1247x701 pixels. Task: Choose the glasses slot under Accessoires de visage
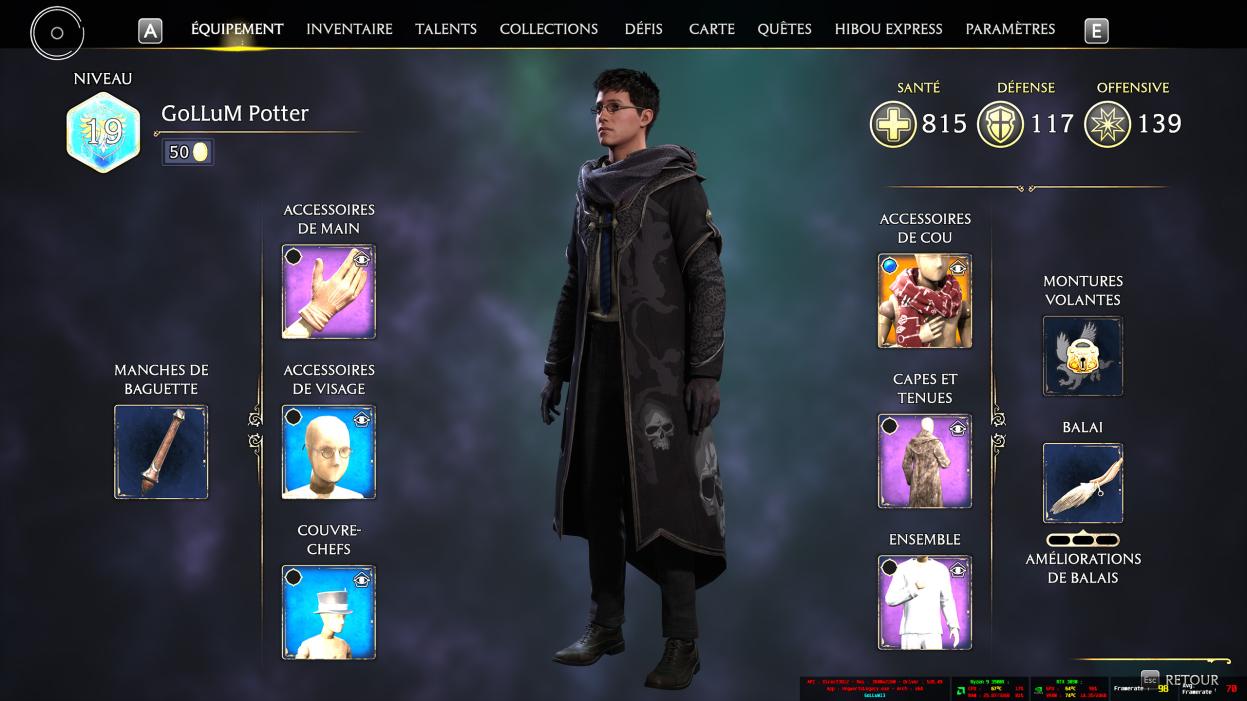pyautogui.click(x=329, y=452)
